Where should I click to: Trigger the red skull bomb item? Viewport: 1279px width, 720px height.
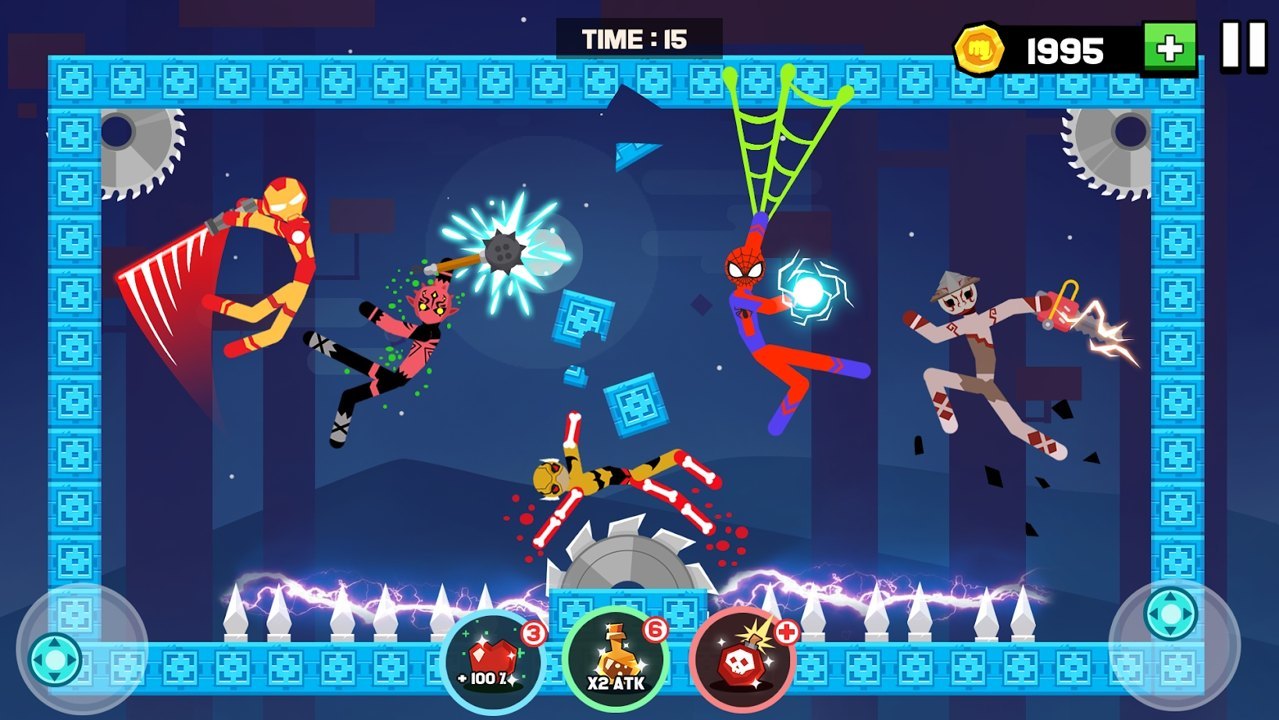coord(741,661)
